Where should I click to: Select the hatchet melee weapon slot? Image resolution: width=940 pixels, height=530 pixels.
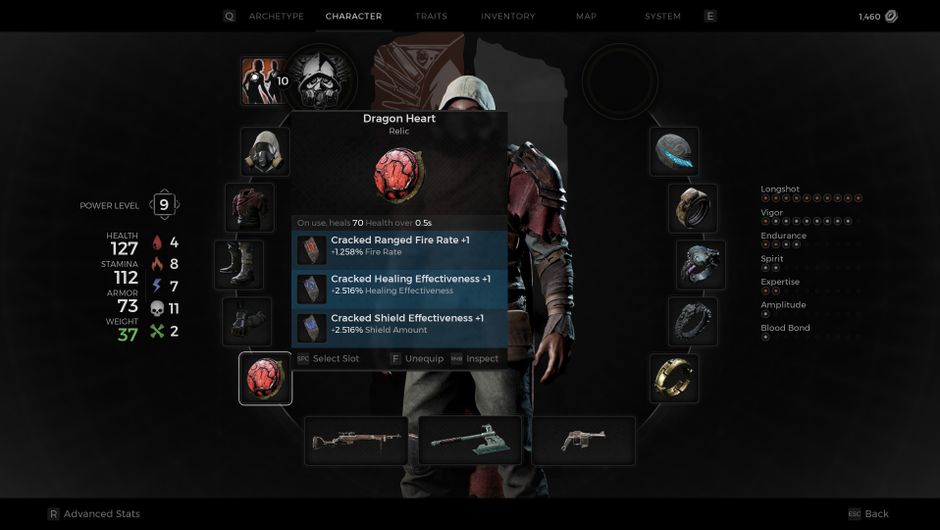(470, 440)
